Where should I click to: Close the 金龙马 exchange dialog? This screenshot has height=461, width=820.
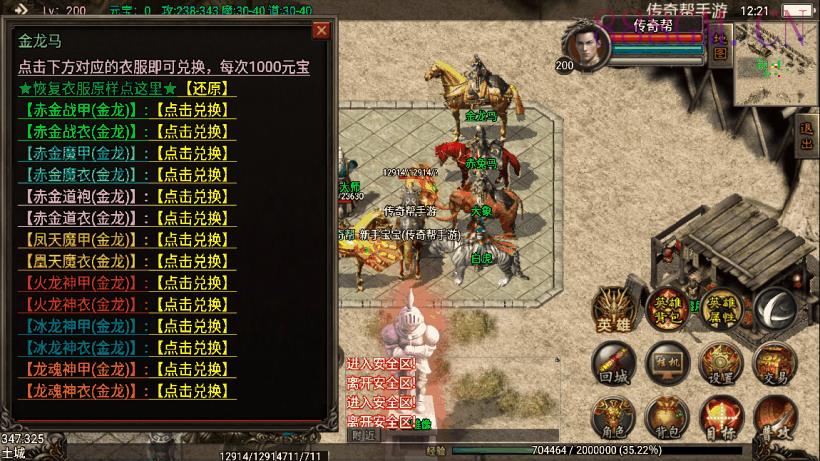[321, 31]
